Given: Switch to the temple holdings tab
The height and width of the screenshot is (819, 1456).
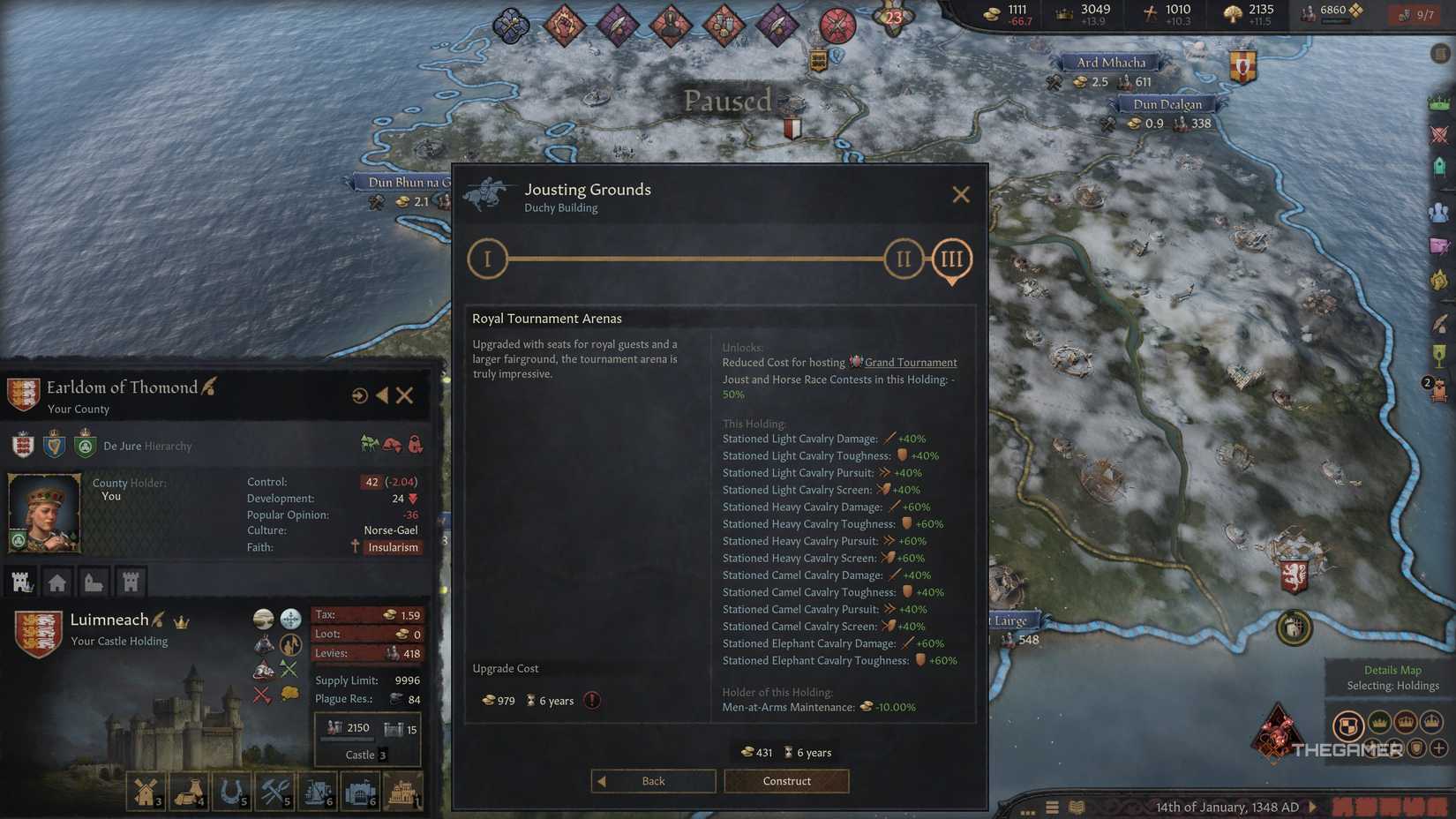Looking at the screenshot, I should click(94, 581).
